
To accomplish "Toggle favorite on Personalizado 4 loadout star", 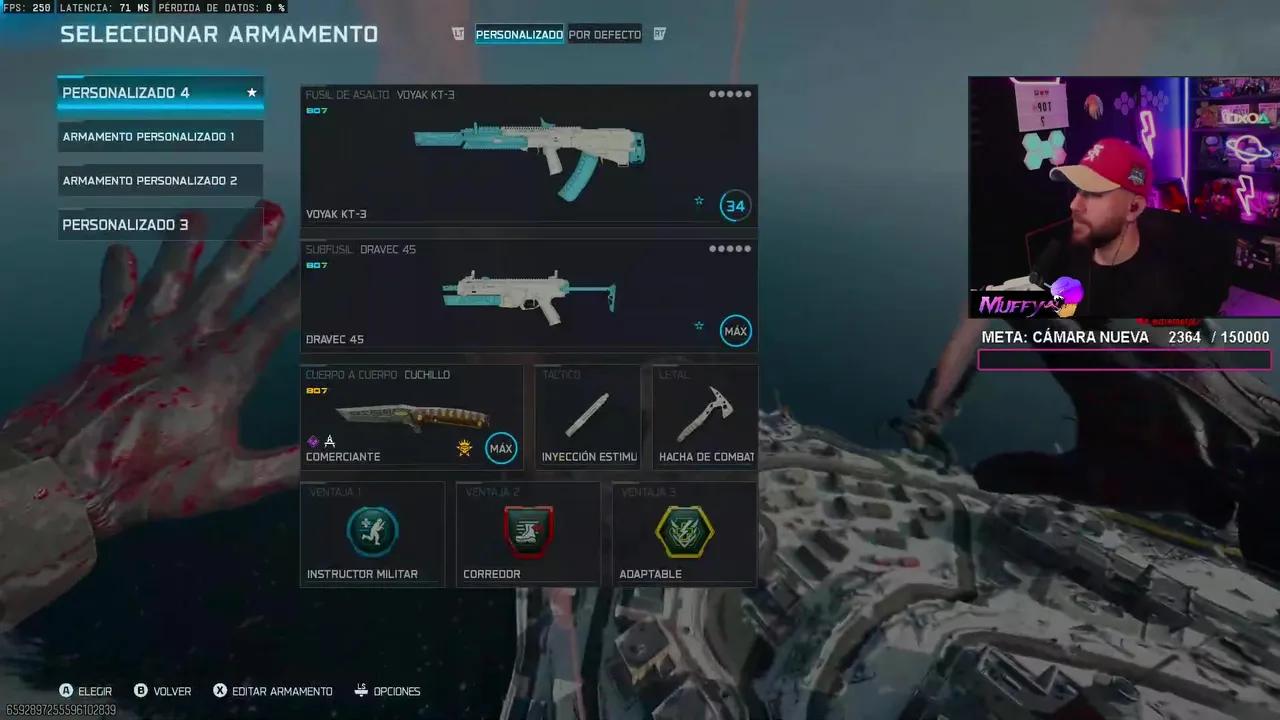I will tap(250, 92).
